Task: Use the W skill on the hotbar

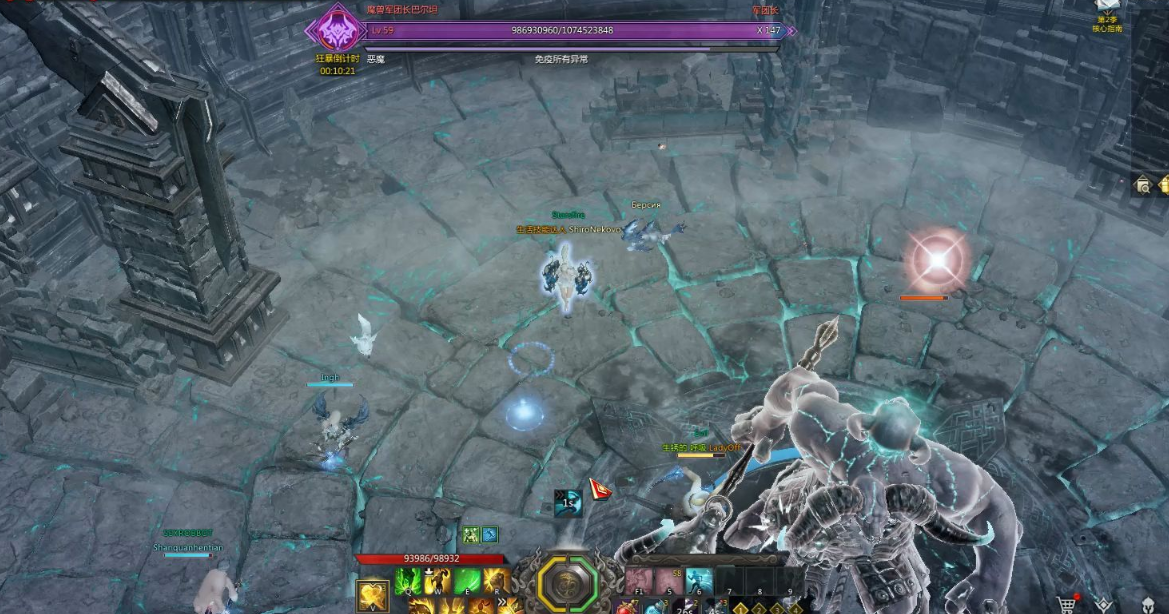Action: pyautogui.click(x=438, y=581)
